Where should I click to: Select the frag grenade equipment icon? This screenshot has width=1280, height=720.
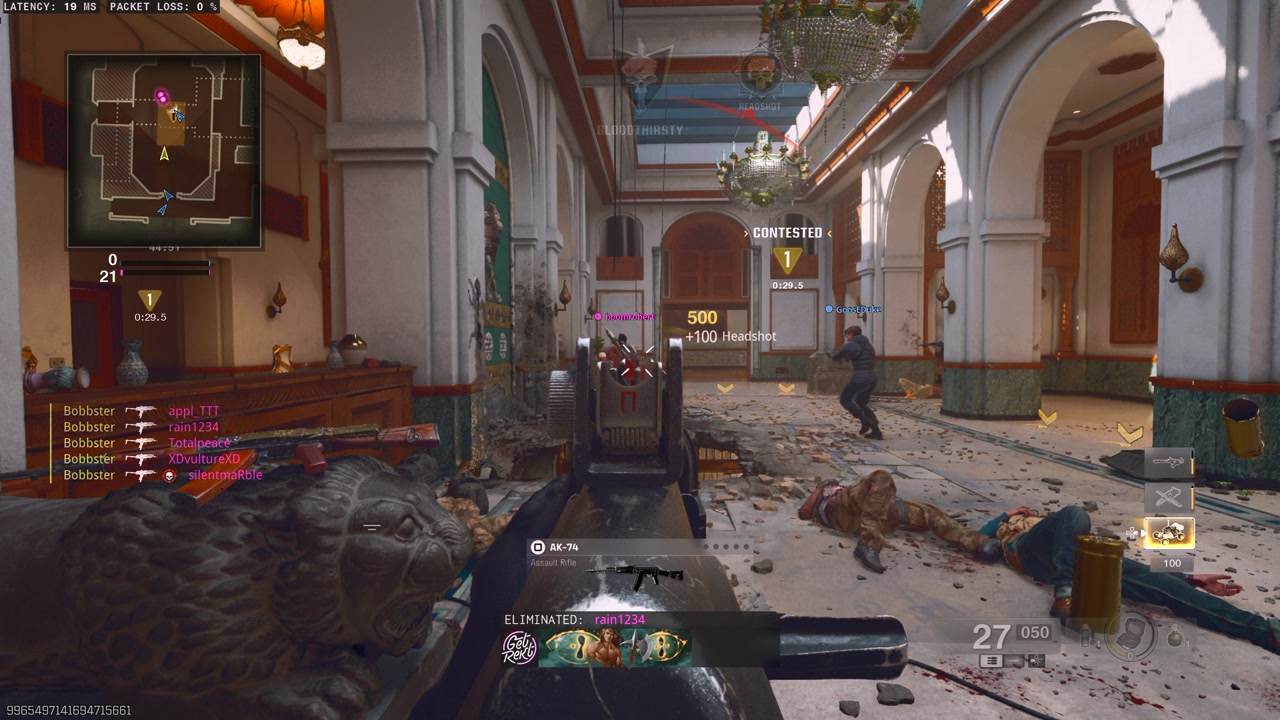pos(1176,636)
